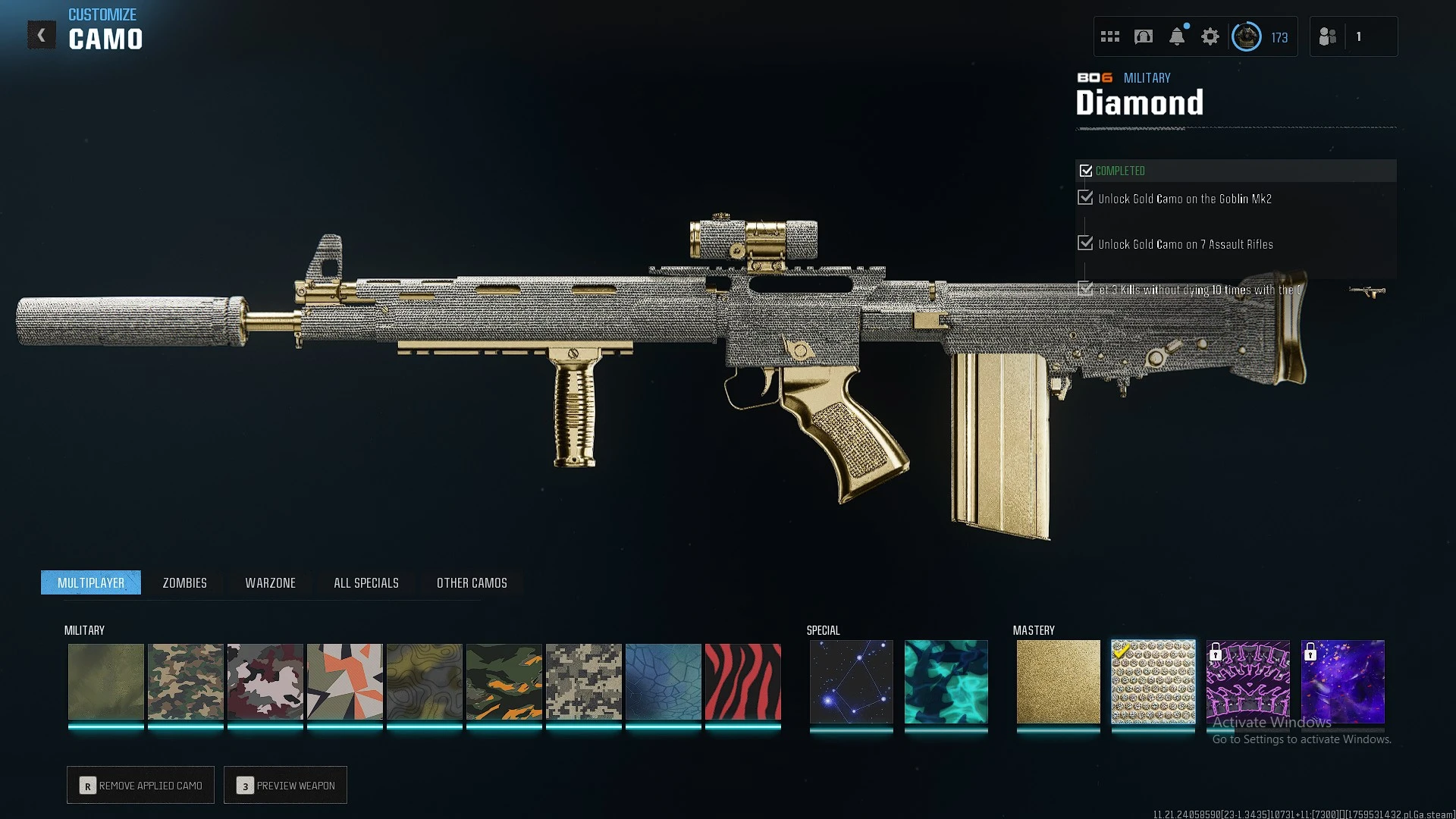This screenshot has height=819, width=1456.
Task: Open the settings gear icon
Action: point(1210,36)
